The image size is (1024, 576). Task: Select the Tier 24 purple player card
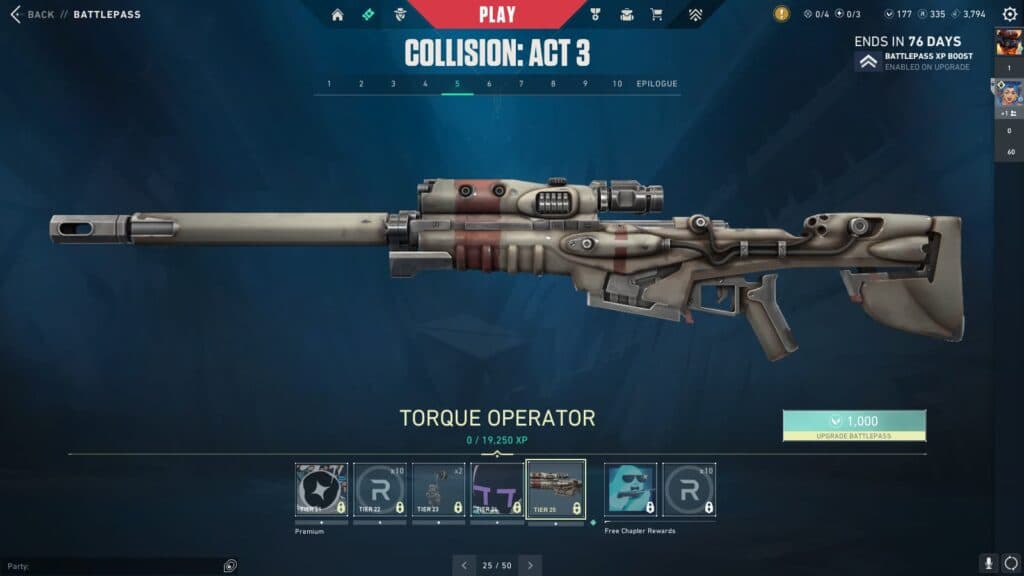click(x=497, y=489)
